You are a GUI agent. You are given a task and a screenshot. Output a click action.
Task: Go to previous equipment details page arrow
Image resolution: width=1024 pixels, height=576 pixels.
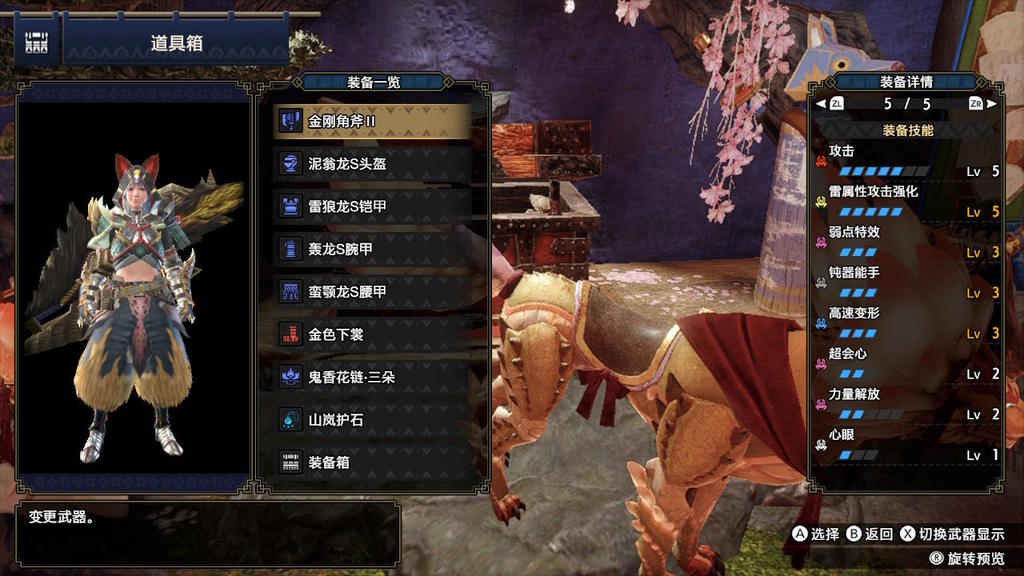tap(821, 104)
